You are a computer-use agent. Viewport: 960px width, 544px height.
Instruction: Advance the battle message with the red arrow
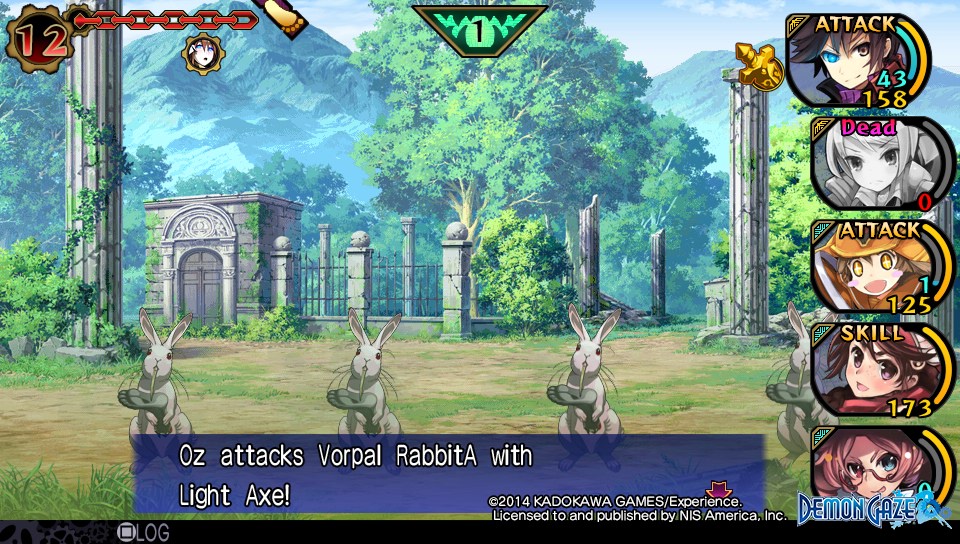[x=717, y=489]
